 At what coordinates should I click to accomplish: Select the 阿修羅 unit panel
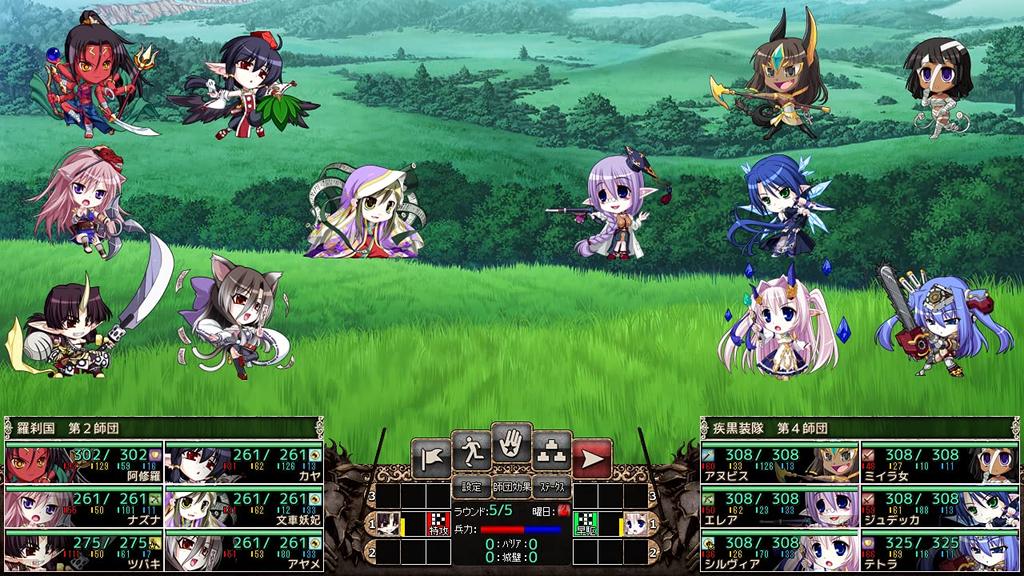(x=84, y=464)
